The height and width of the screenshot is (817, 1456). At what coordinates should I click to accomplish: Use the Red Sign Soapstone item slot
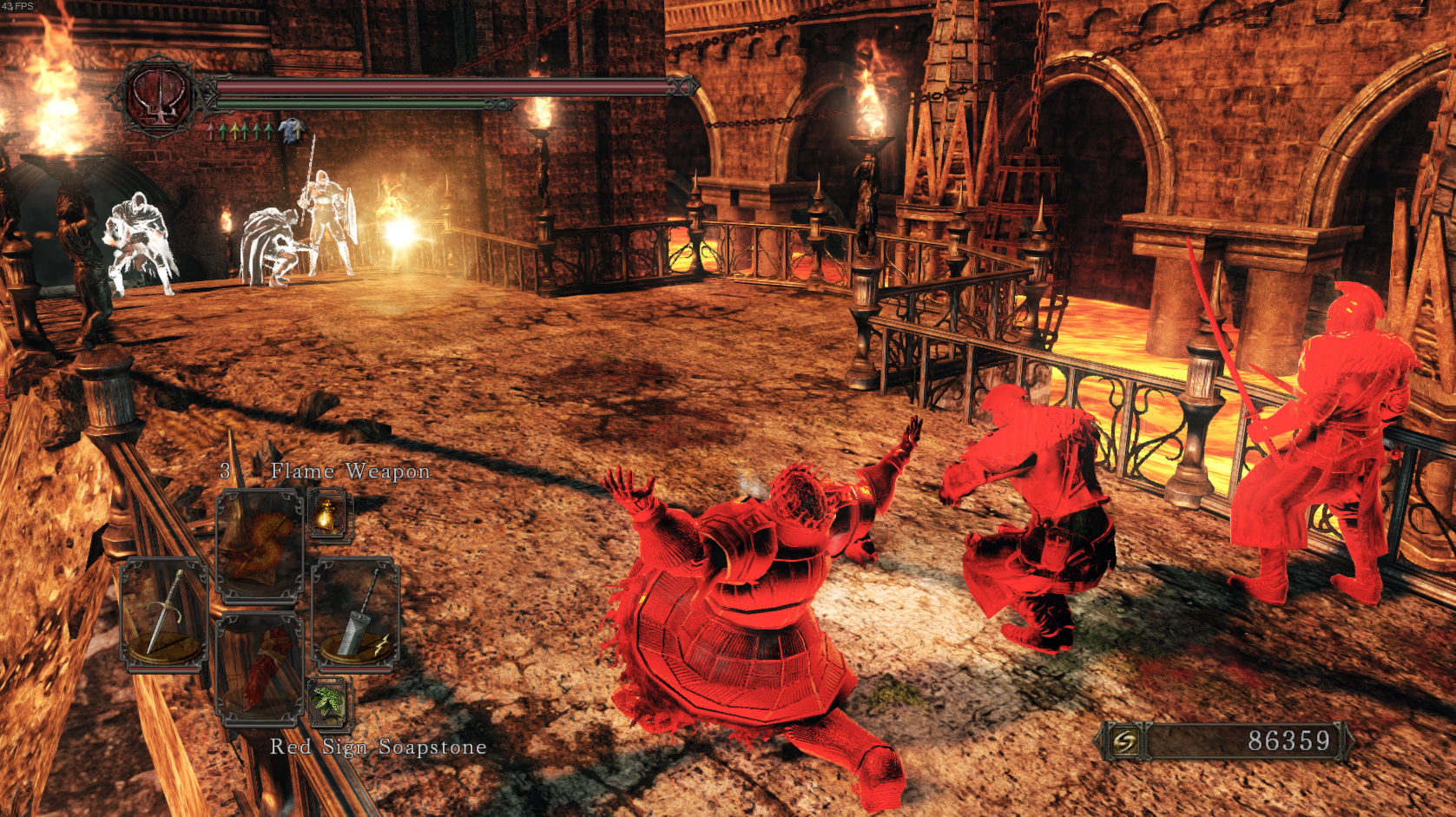(260, 667)
